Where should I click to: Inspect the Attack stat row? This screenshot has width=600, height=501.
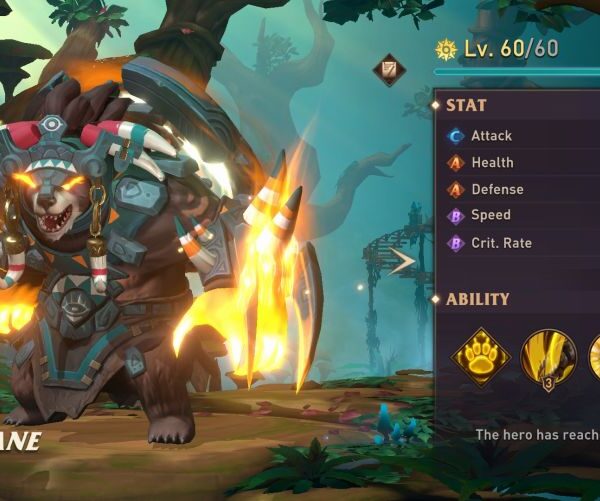pyautogui.click(x=490, y=136)
